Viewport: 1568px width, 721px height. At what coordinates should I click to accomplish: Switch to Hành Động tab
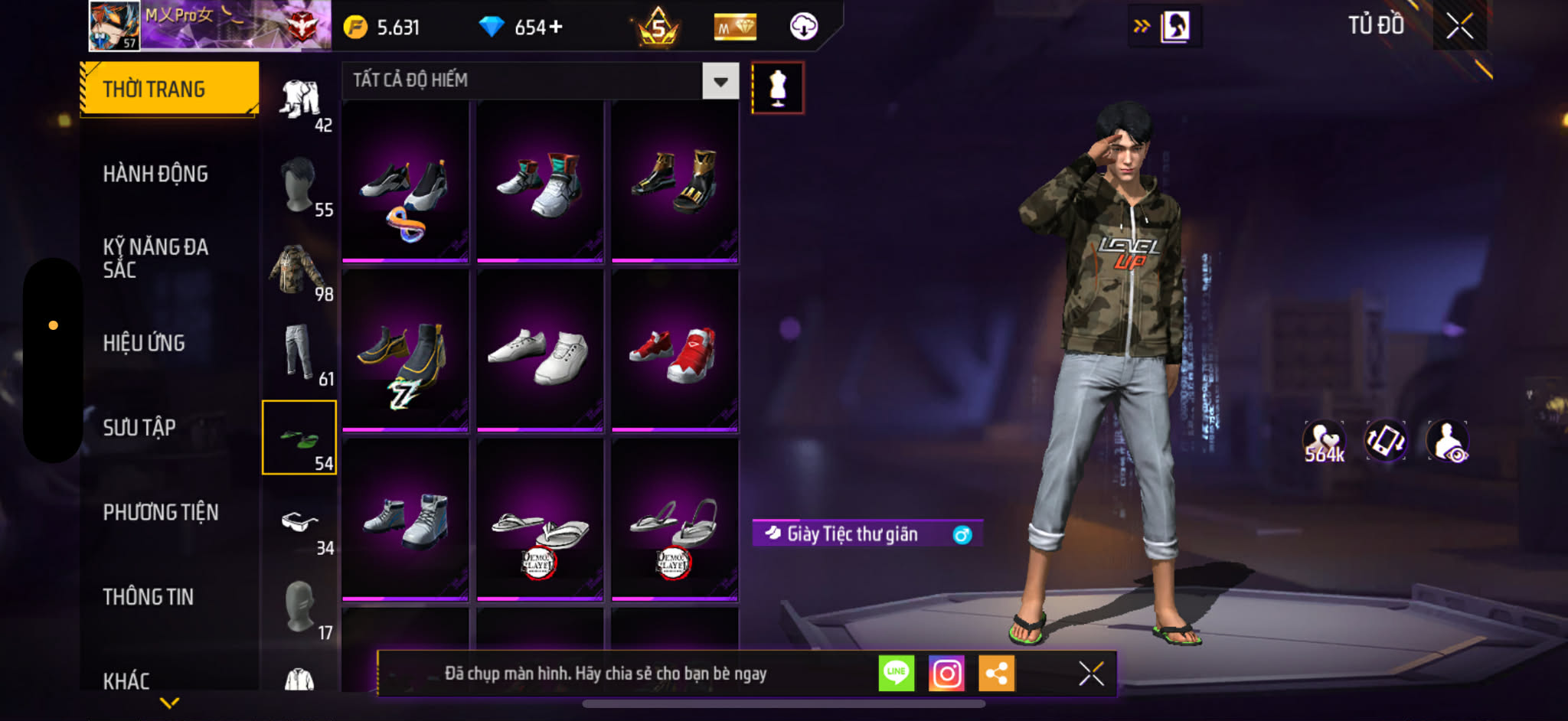point(155,175)
